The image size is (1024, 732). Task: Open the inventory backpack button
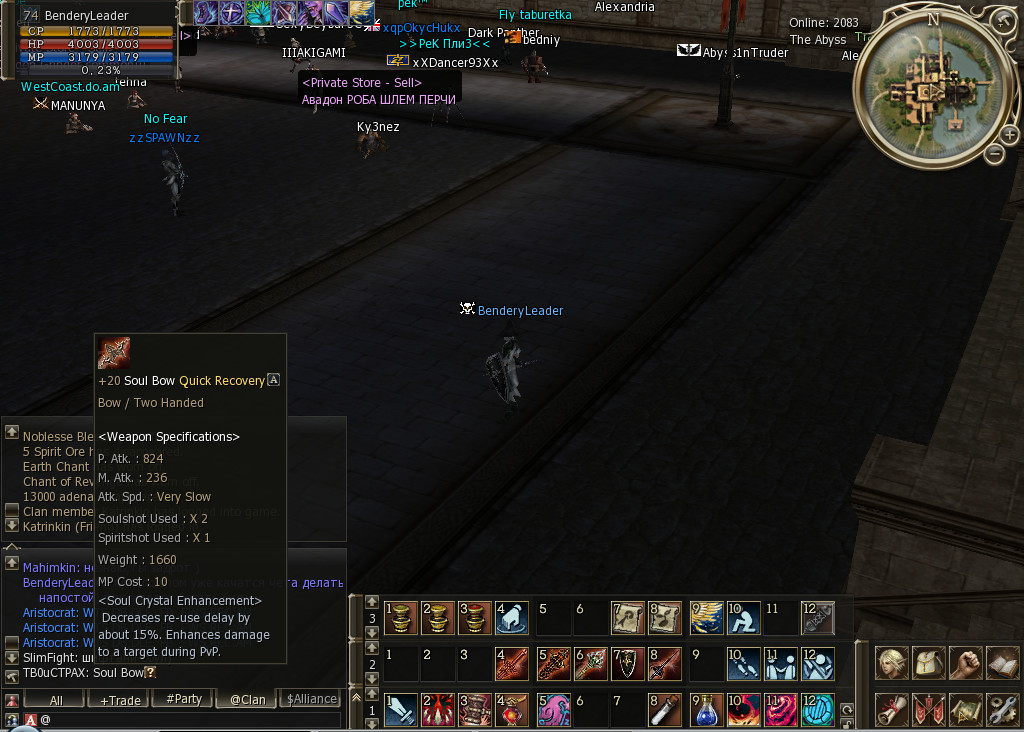pos(929,663)
